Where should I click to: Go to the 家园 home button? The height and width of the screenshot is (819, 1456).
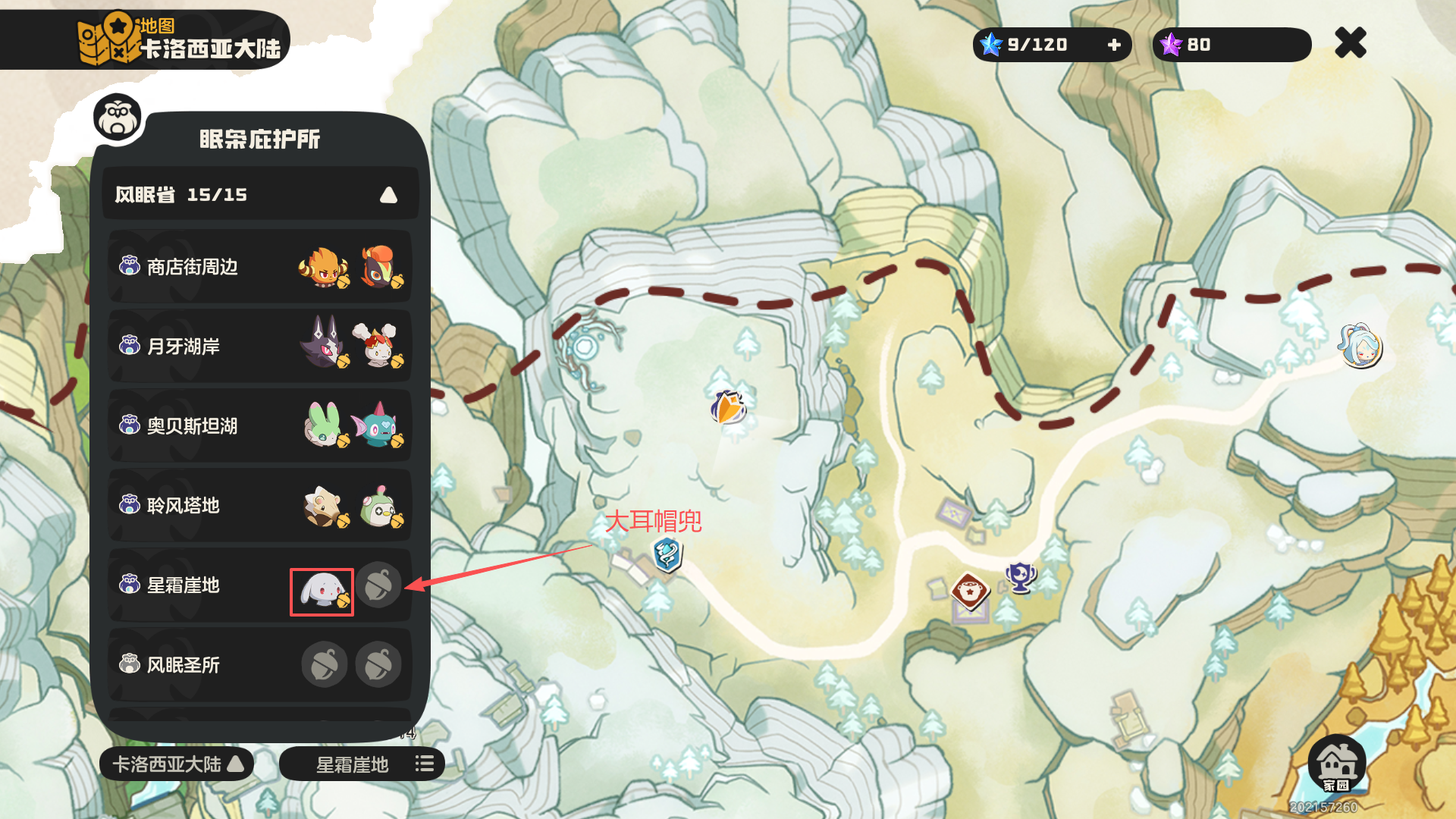pyautogui.click(x=1337, y=763)
